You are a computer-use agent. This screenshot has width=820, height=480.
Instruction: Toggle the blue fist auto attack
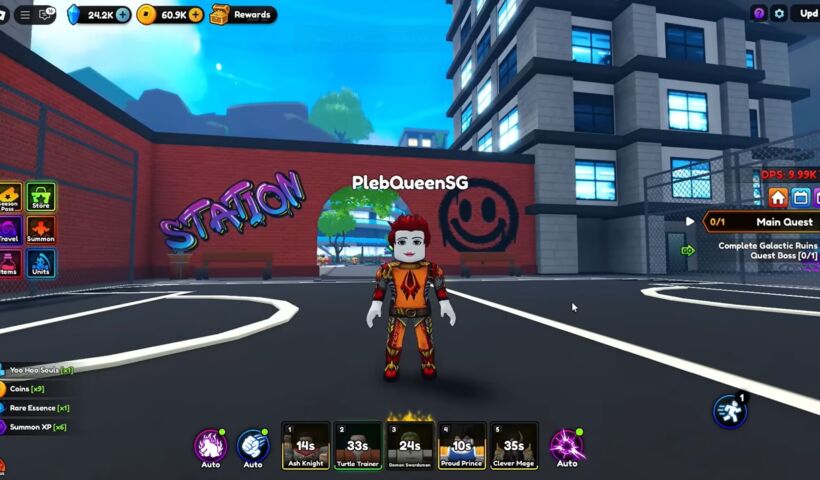(x=253, y=444)
